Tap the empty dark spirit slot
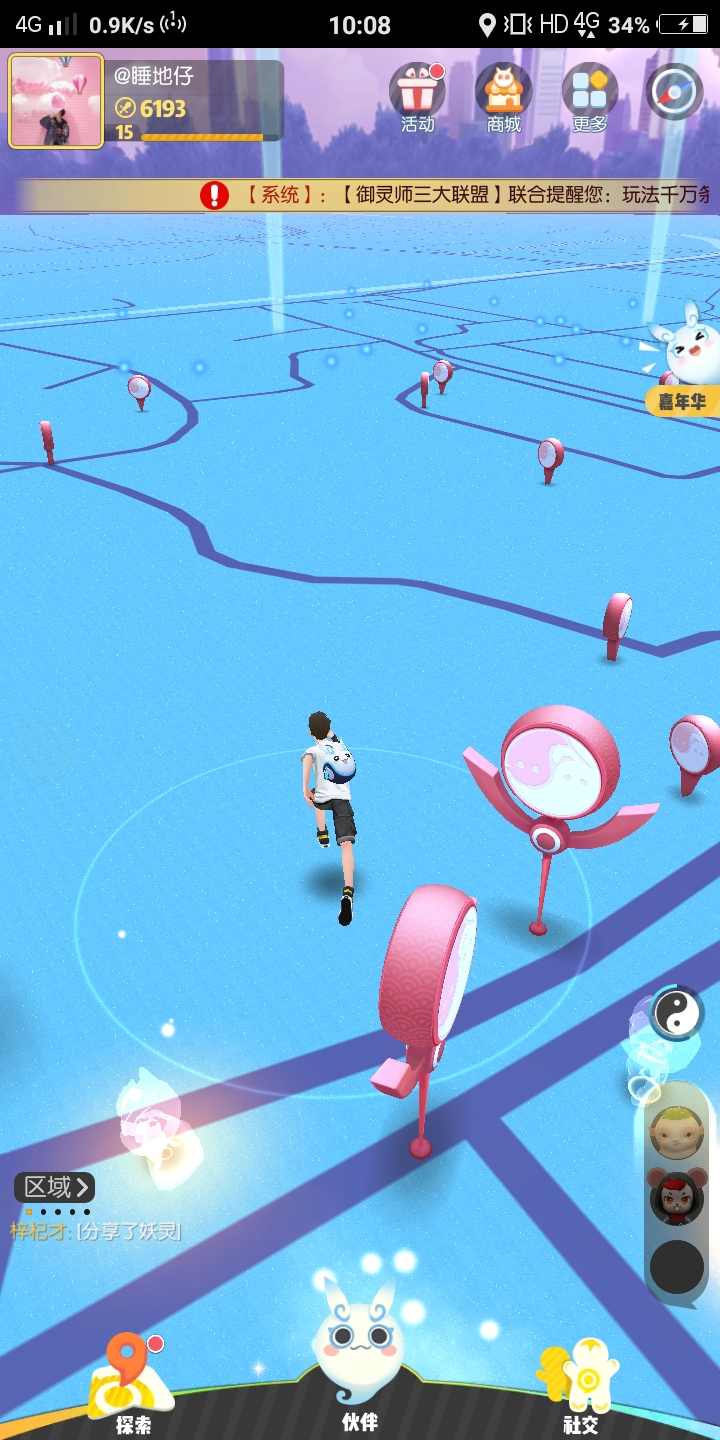This screenshot has width=720, height=1440. (677, 1266)
